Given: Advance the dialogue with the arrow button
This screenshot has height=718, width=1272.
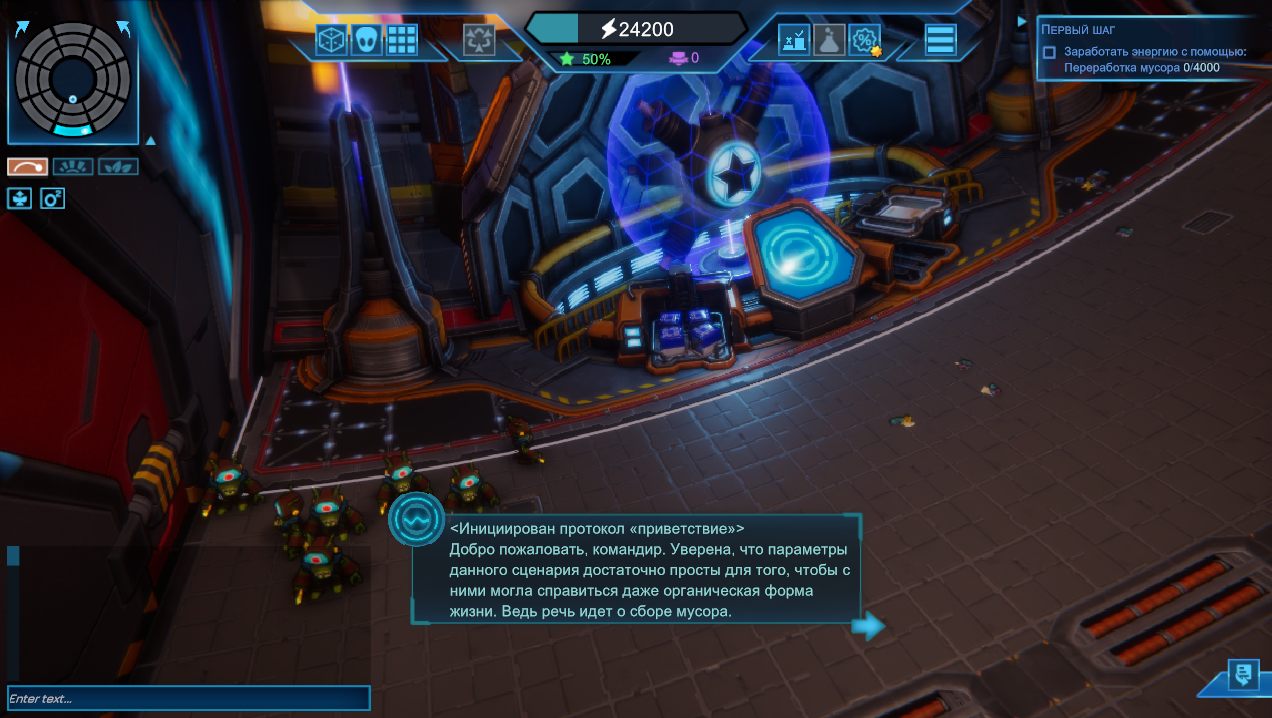Looking at the screenshot, I should pyautogui.click(x=868, y=626).
